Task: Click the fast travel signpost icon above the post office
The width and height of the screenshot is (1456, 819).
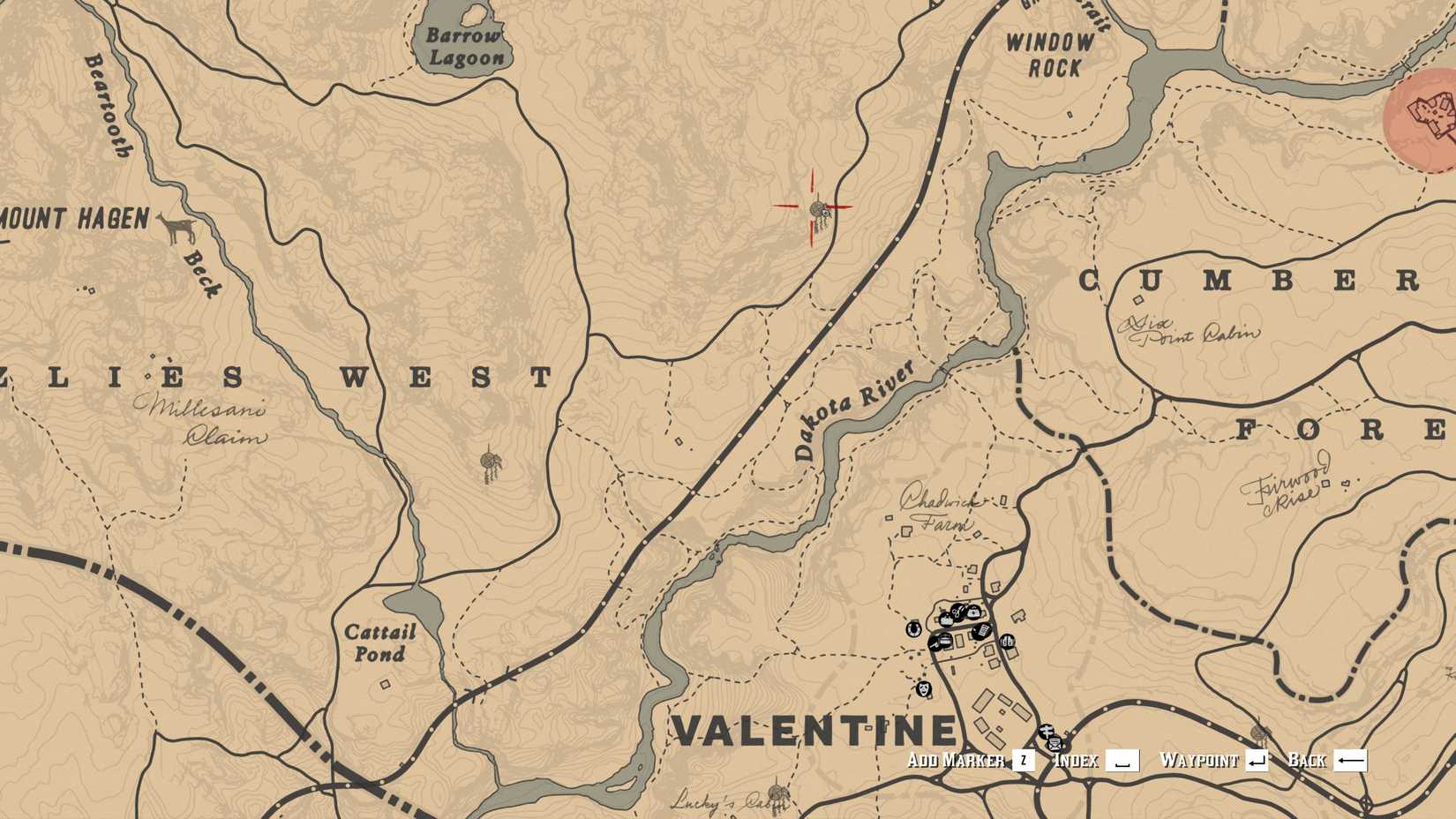Action: pos(1047,731)
